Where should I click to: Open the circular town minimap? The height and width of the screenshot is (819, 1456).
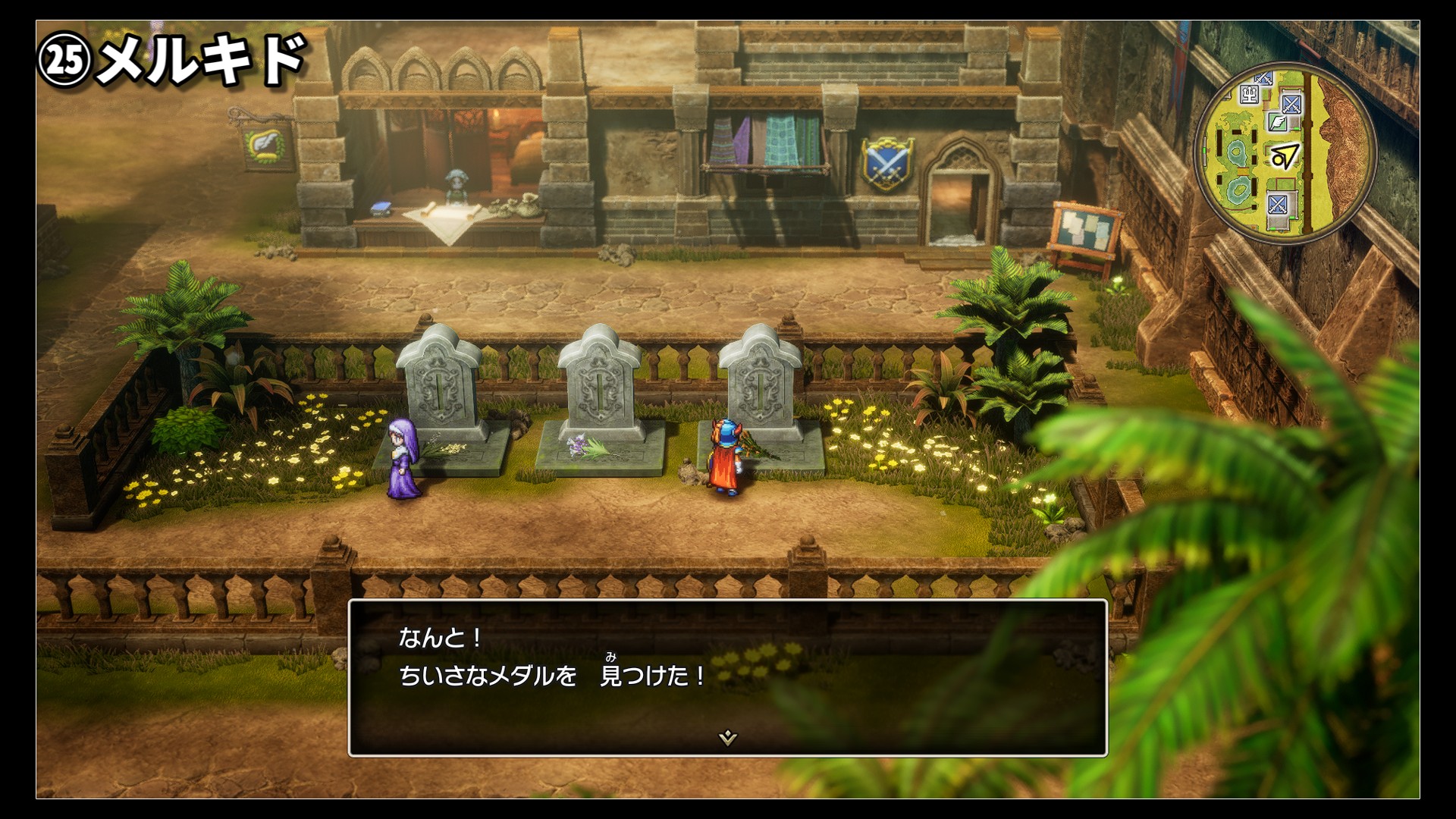(1285, 152)
